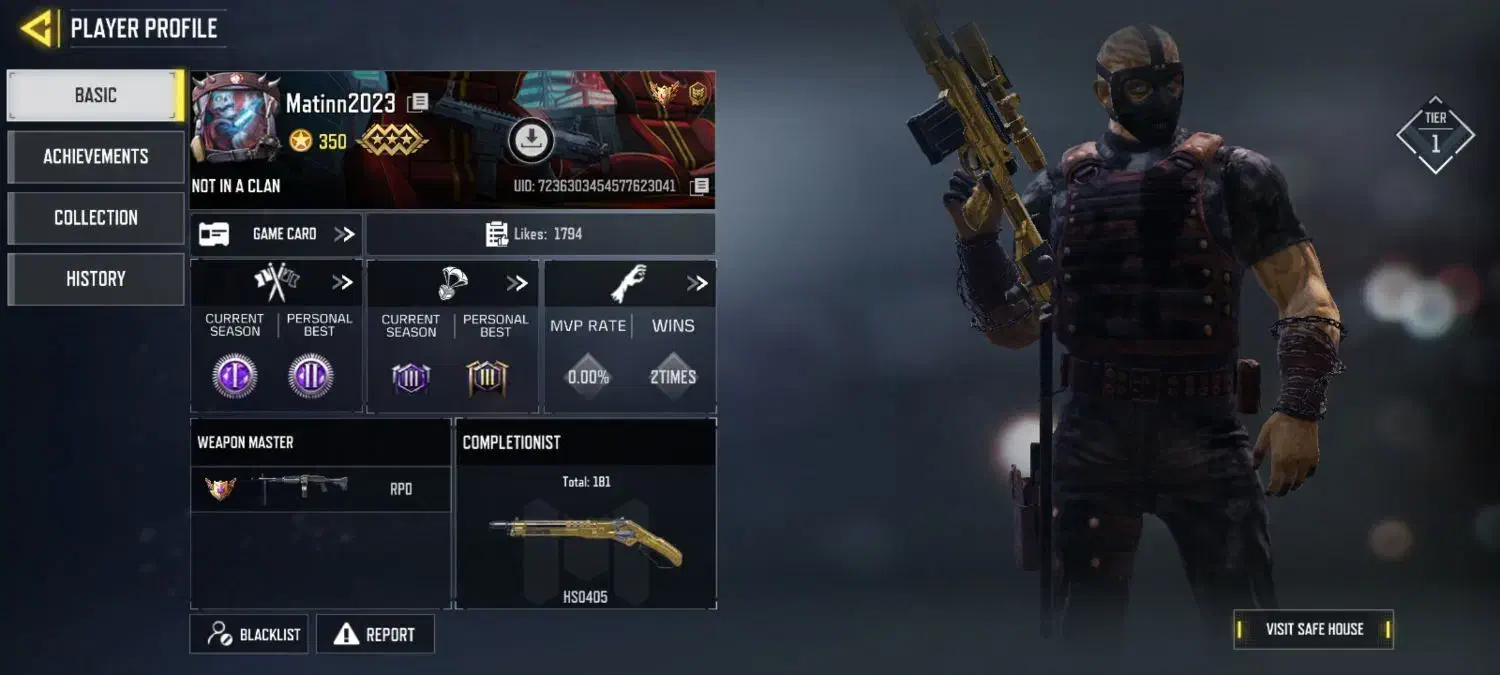Screen dimensions: 1500x675
Task: Open the Tier 1 diamond badge
Action: (x=1435, y=136)
